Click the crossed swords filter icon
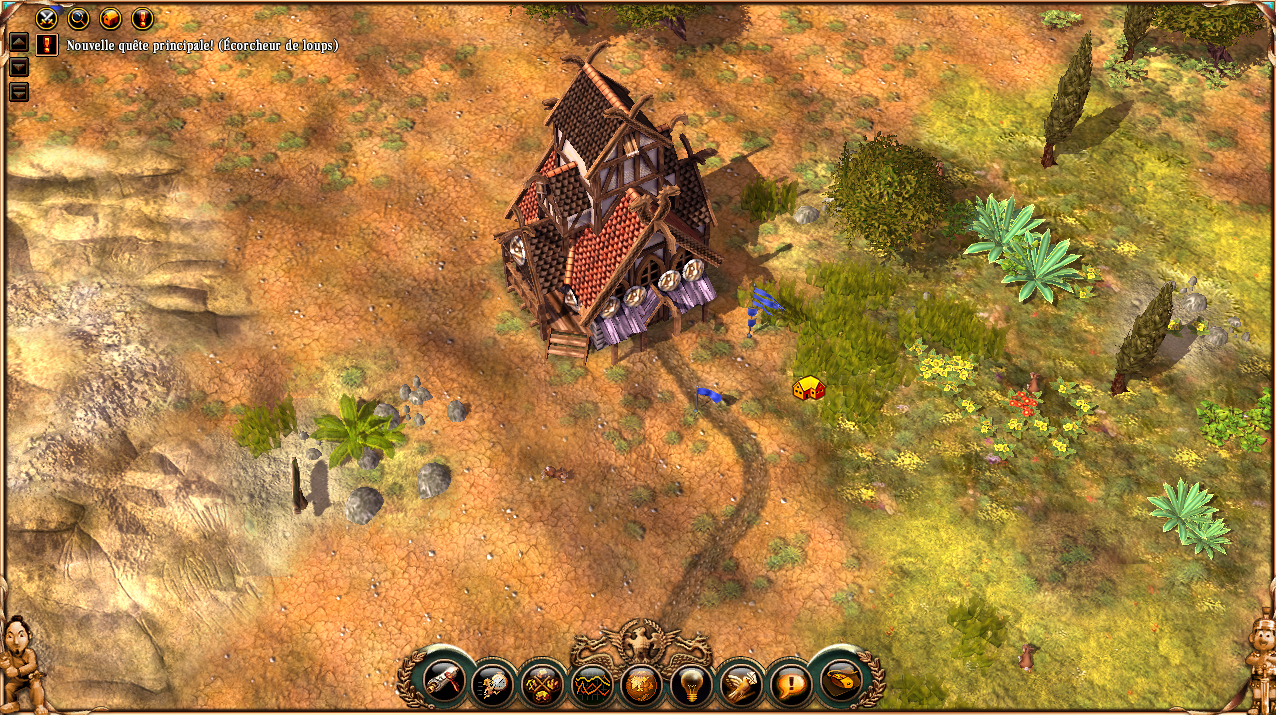Screen dimensions: 1276x715 (x=47, y=18)
